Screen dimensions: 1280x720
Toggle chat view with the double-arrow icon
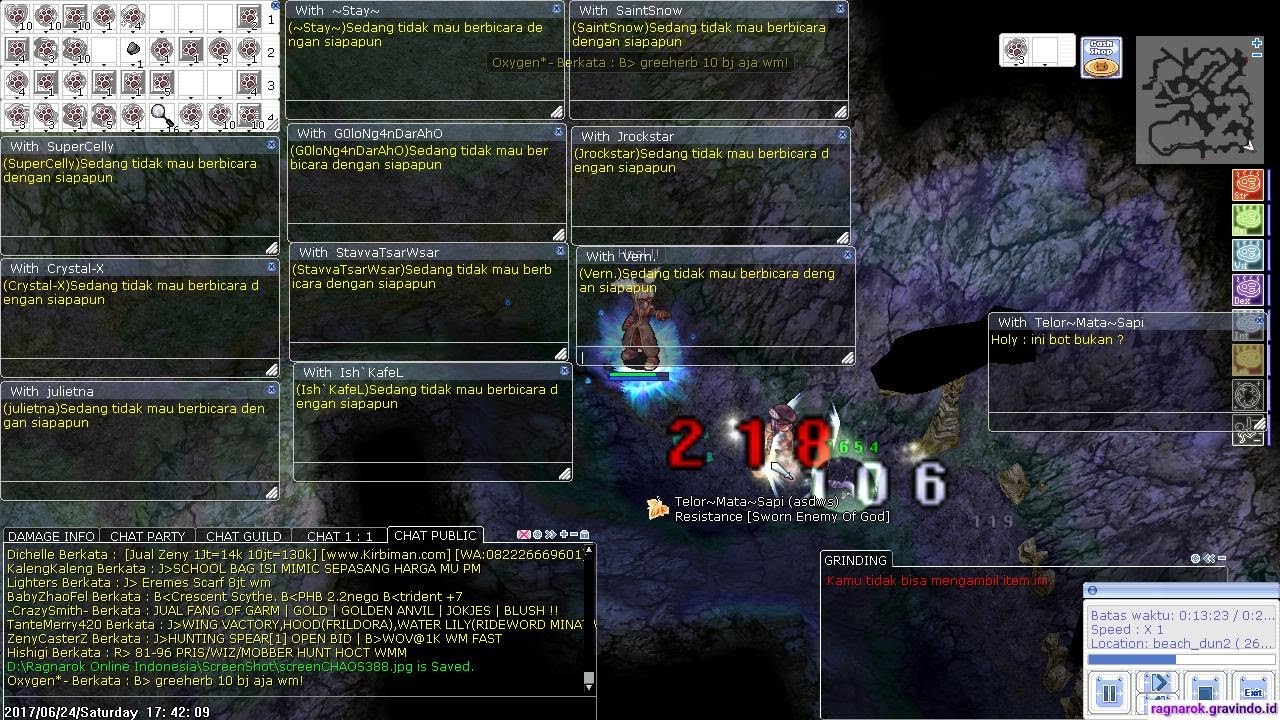[550, 534]
